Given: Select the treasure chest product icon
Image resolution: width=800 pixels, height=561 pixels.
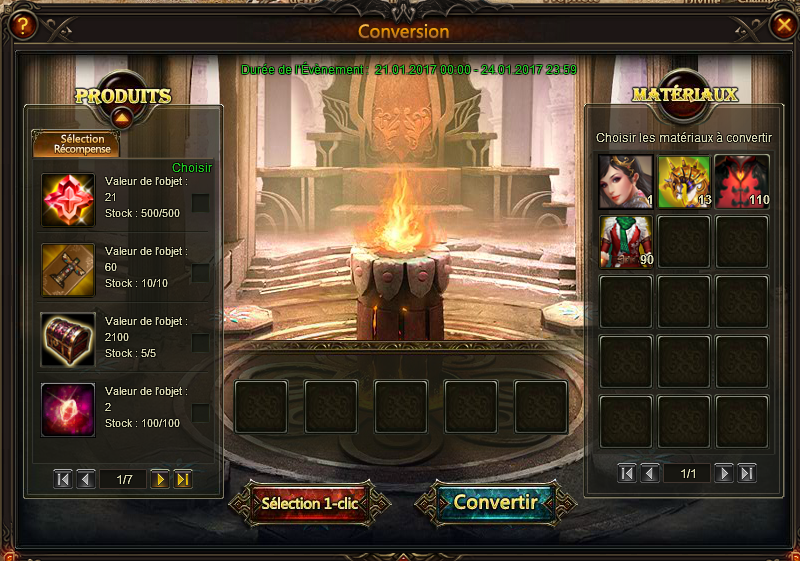Looking at the screenshot, I should pyautogui.click(x=68, y=340).
